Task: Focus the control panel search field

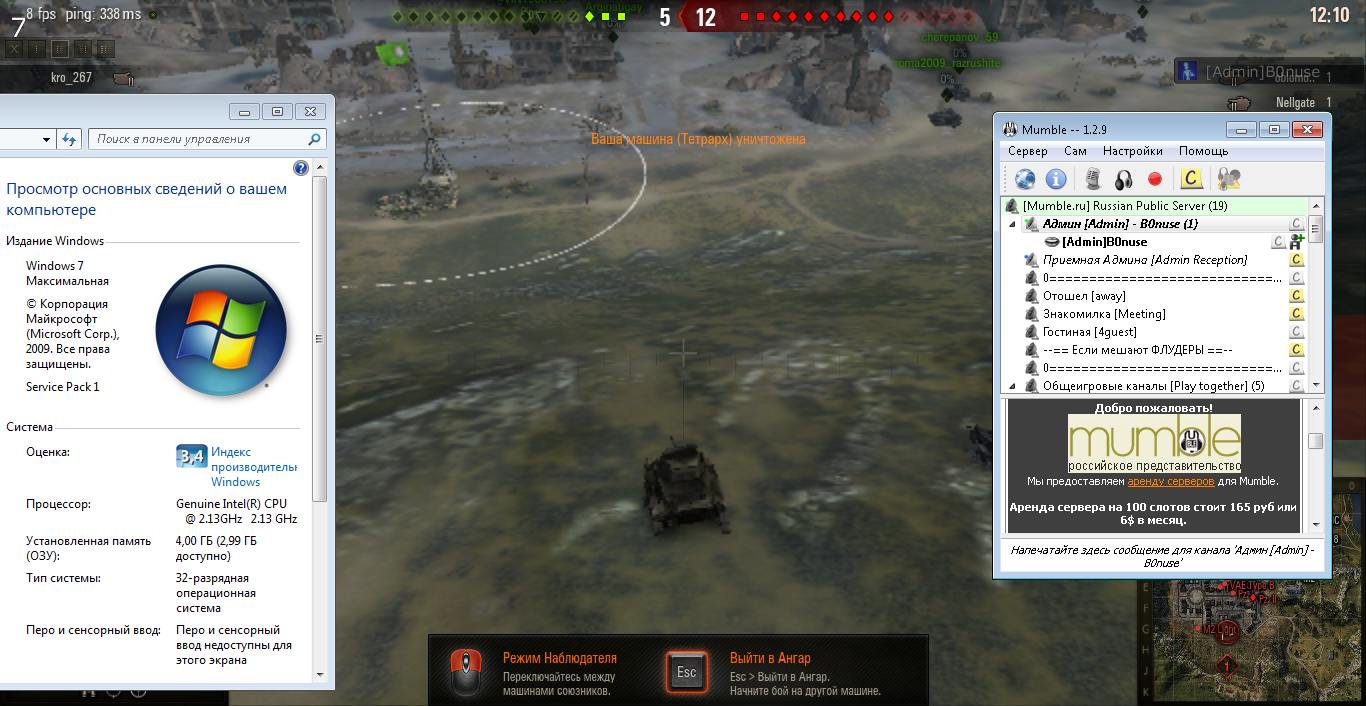Action: (x=198, y=139)
